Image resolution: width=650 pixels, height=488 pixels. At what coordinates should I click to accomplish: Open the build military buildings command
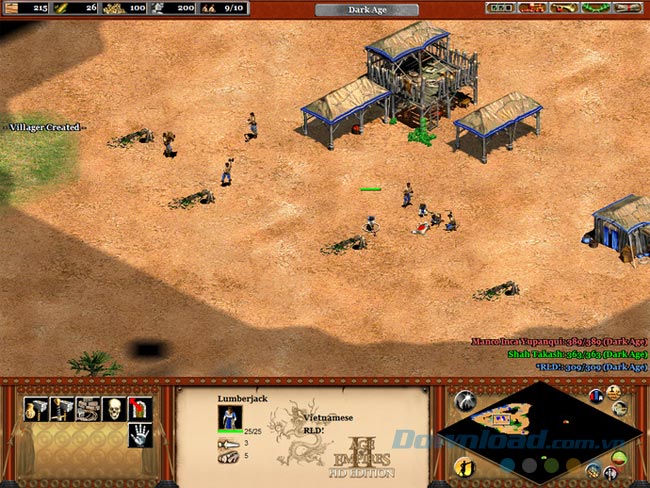tap(62, 408)
